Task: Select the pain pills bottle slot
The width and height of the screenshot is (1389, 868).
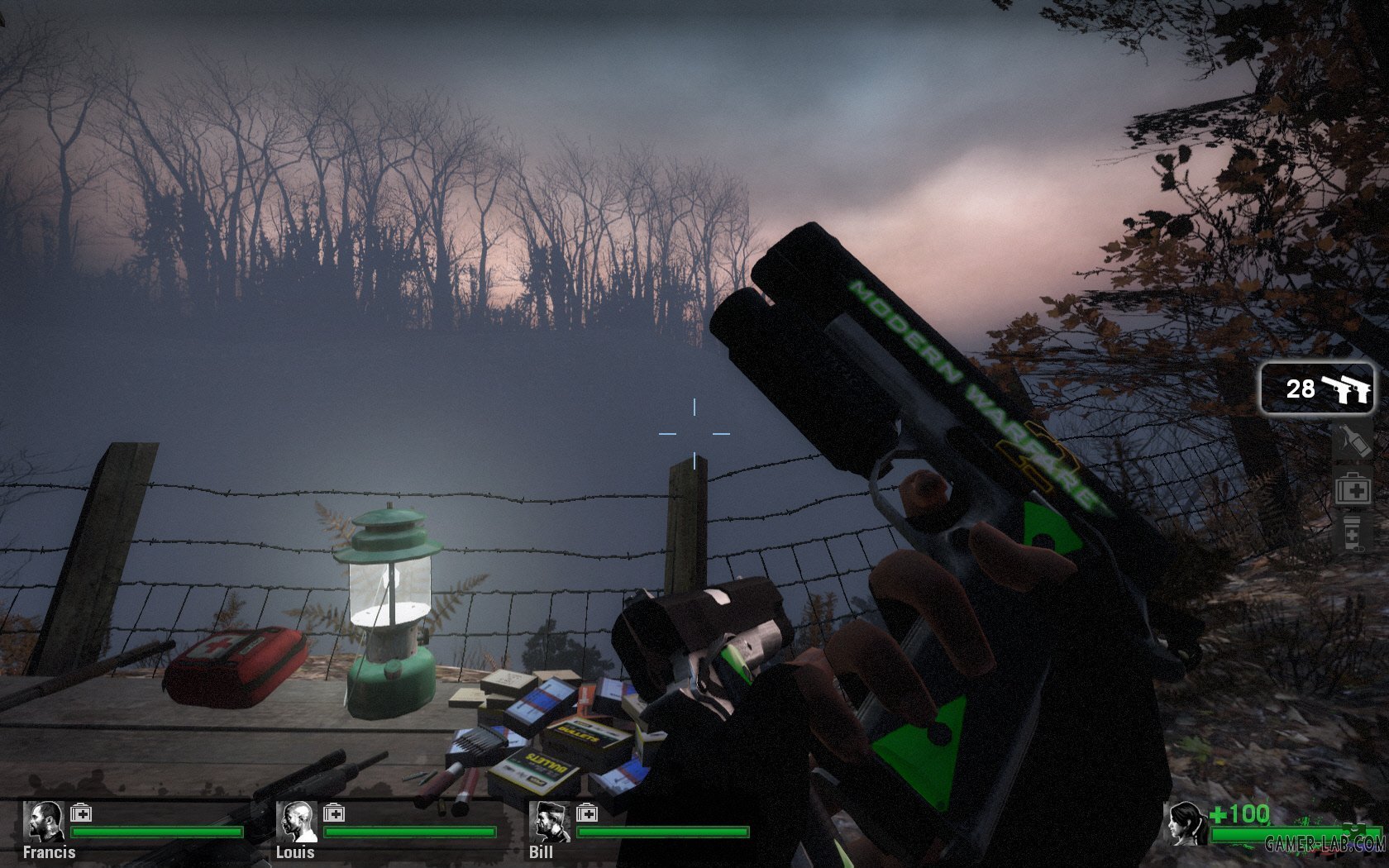Action: [1353, 532]
